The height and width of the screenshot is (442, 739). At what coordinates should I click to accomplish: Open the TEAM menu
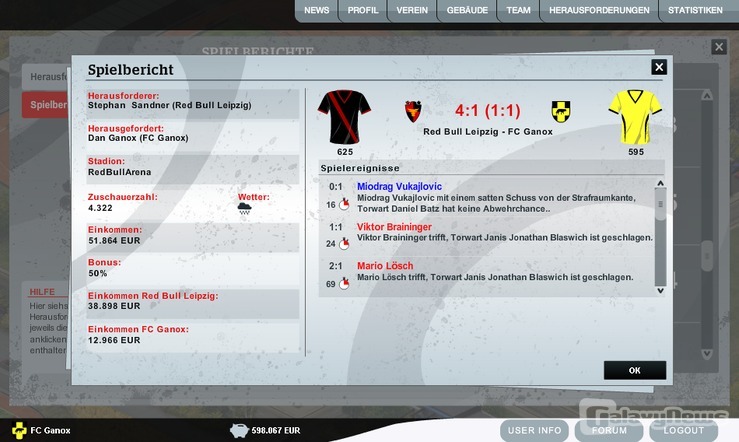tap(518, 11)
